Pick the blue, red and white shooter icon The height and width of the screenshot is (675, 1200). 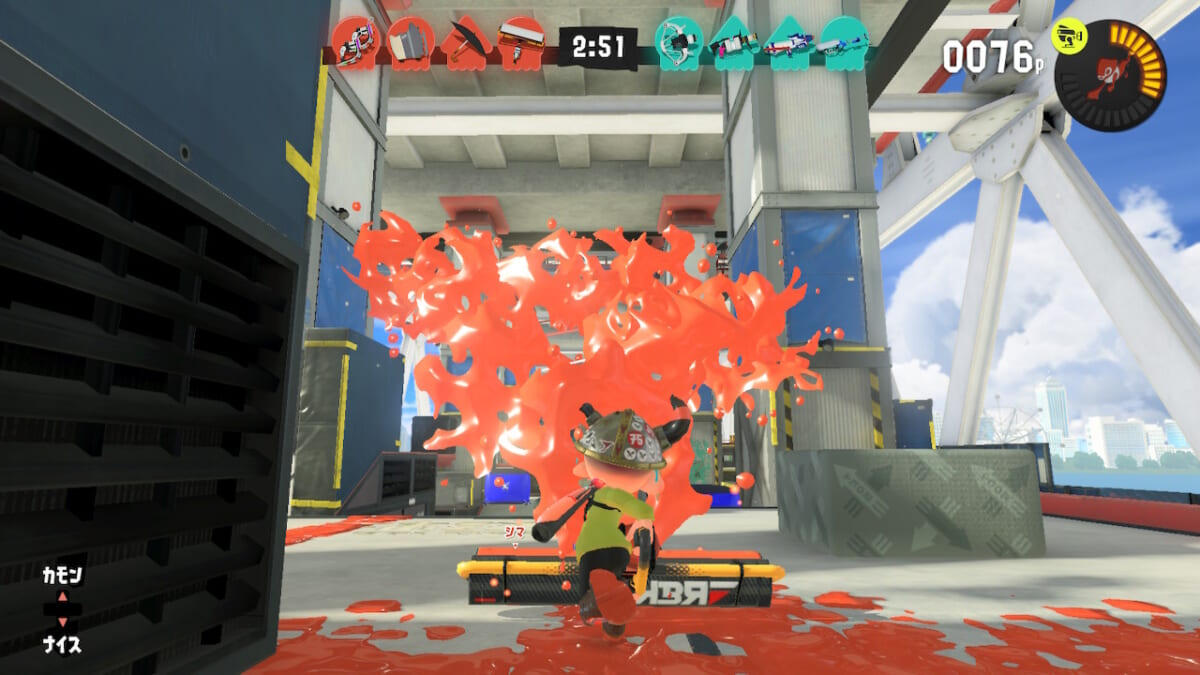point(789,42)
